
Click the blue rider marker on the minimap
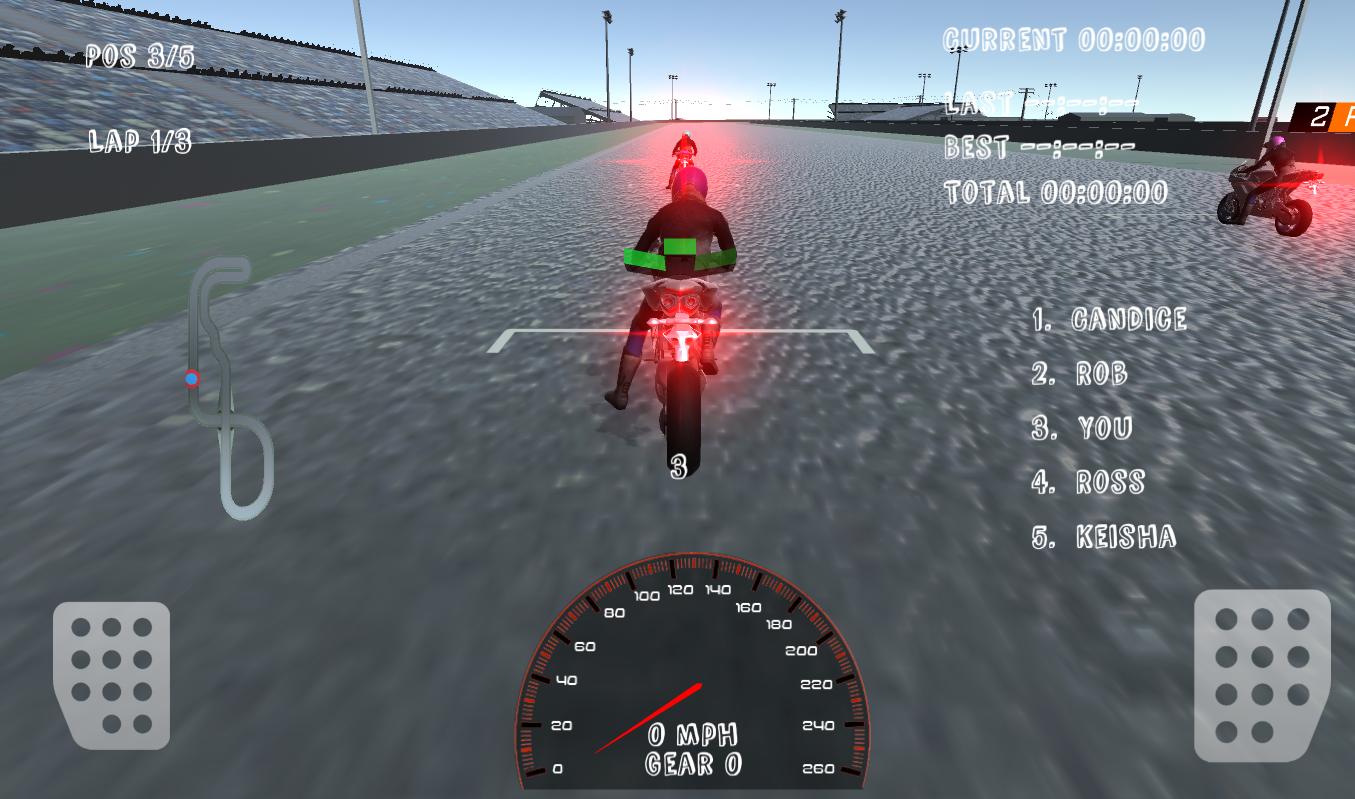click(x=190, y=380)
